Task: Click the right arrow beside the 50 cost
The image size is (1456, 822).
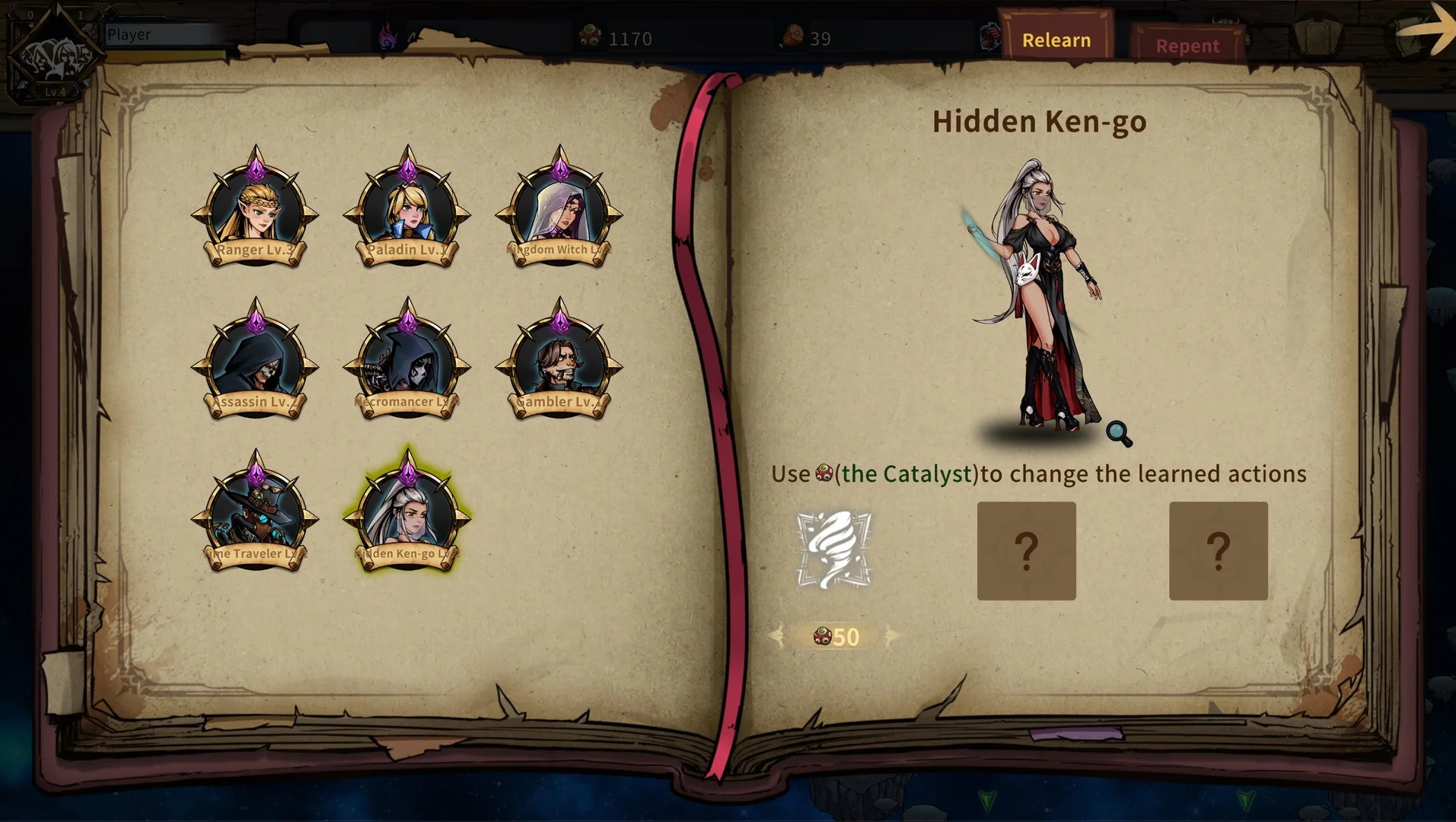Action: pyautogui.click(x=891, y=636)
